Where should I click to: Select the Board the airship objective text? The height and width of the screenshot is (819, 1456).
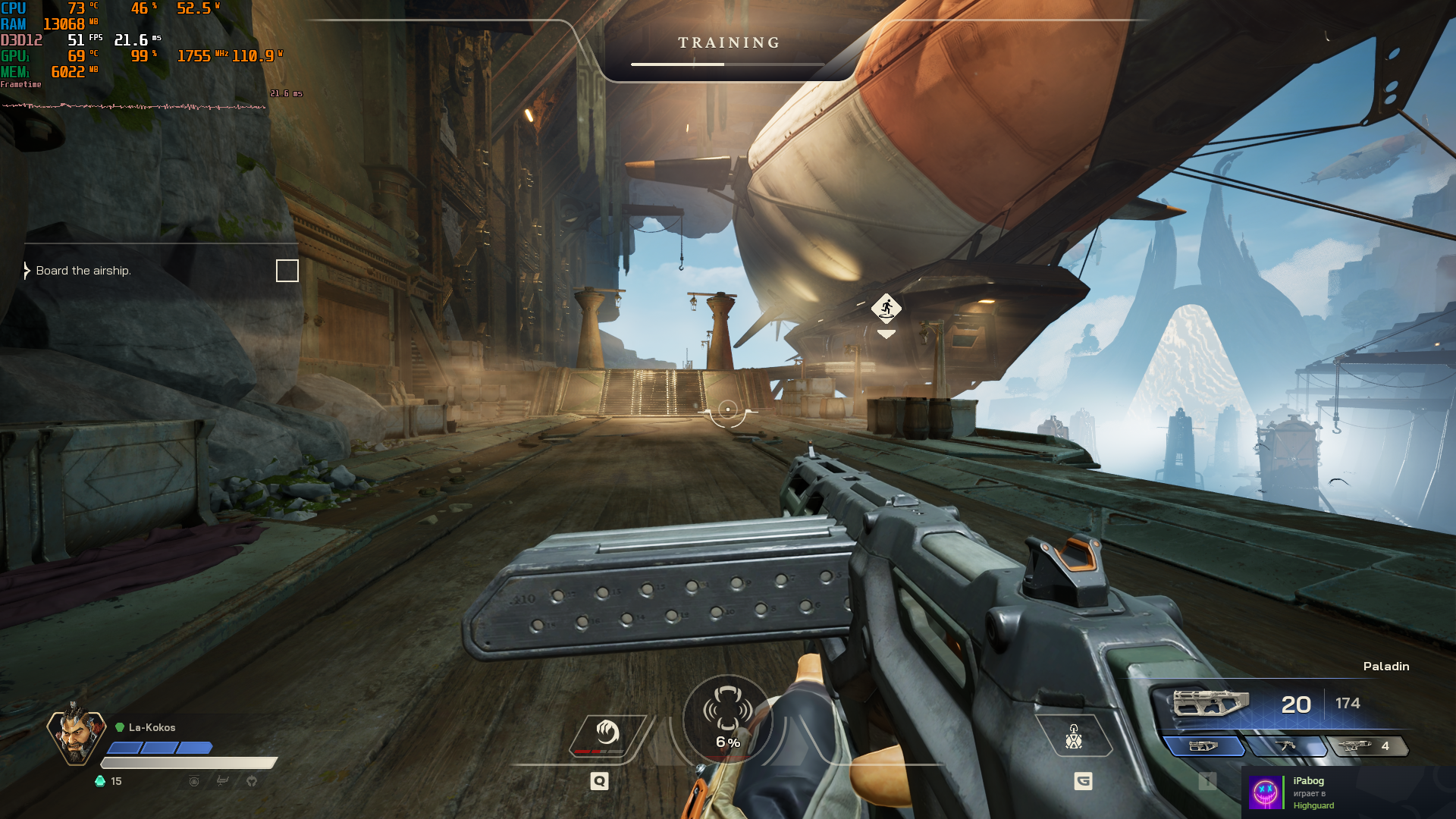pyautogui.click(x=83, y=271)
